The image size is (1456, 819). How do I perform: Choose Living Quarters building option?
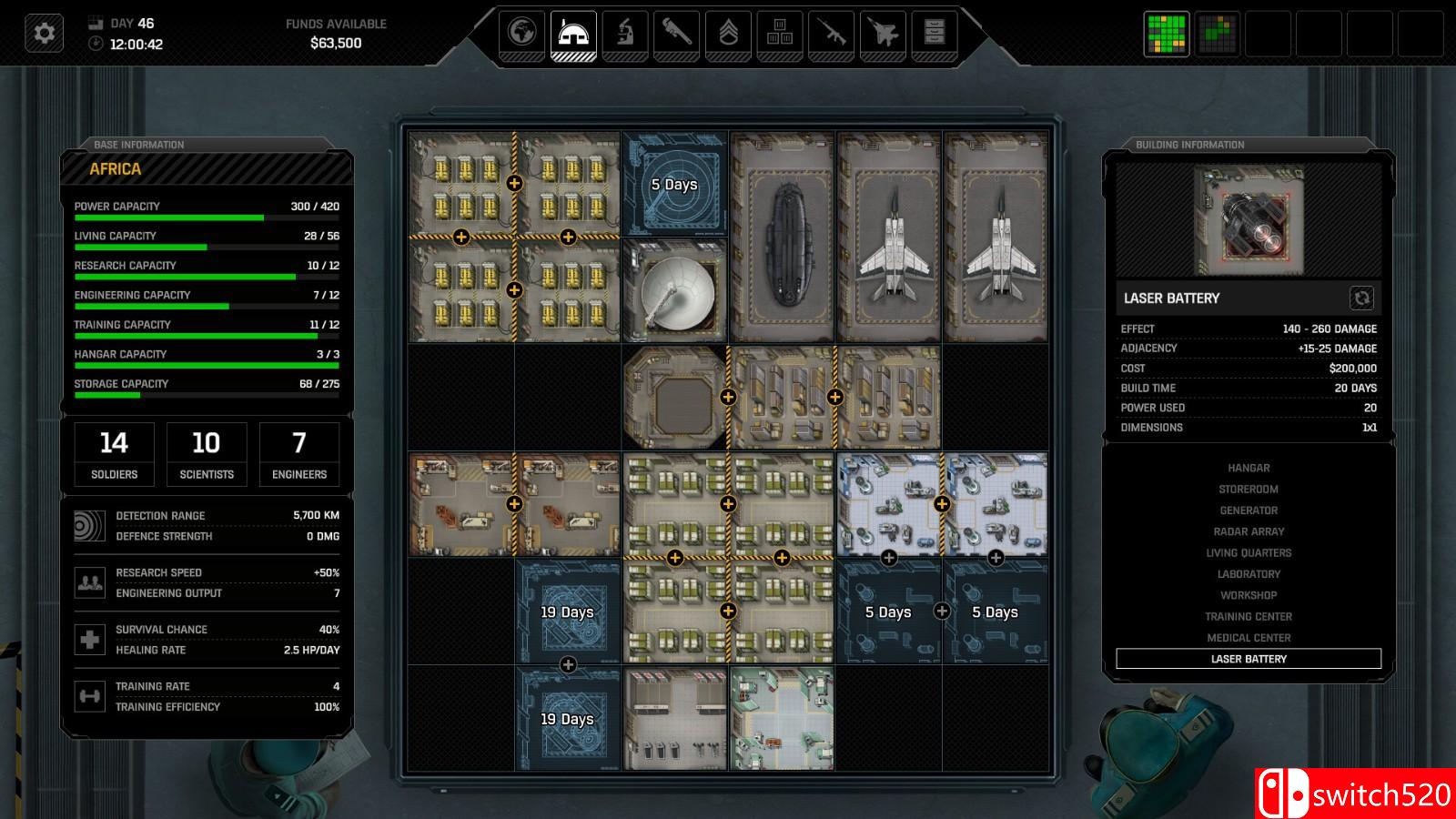click(x=1249, y=553)
